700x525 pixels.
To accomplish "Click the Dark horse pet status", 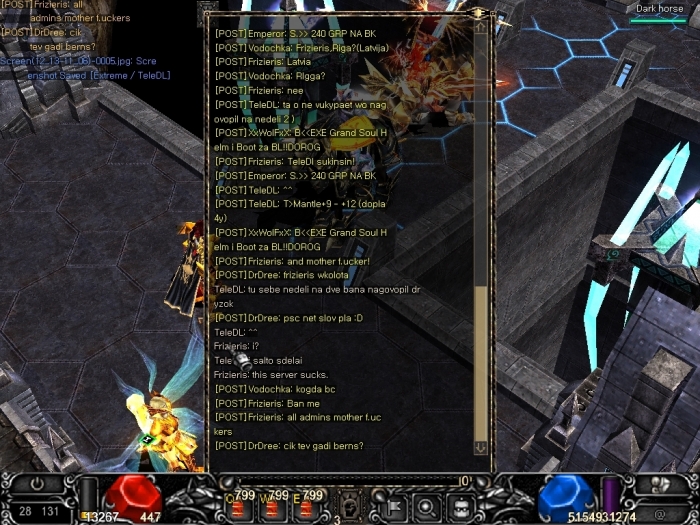I will click(x=660, y=10).
